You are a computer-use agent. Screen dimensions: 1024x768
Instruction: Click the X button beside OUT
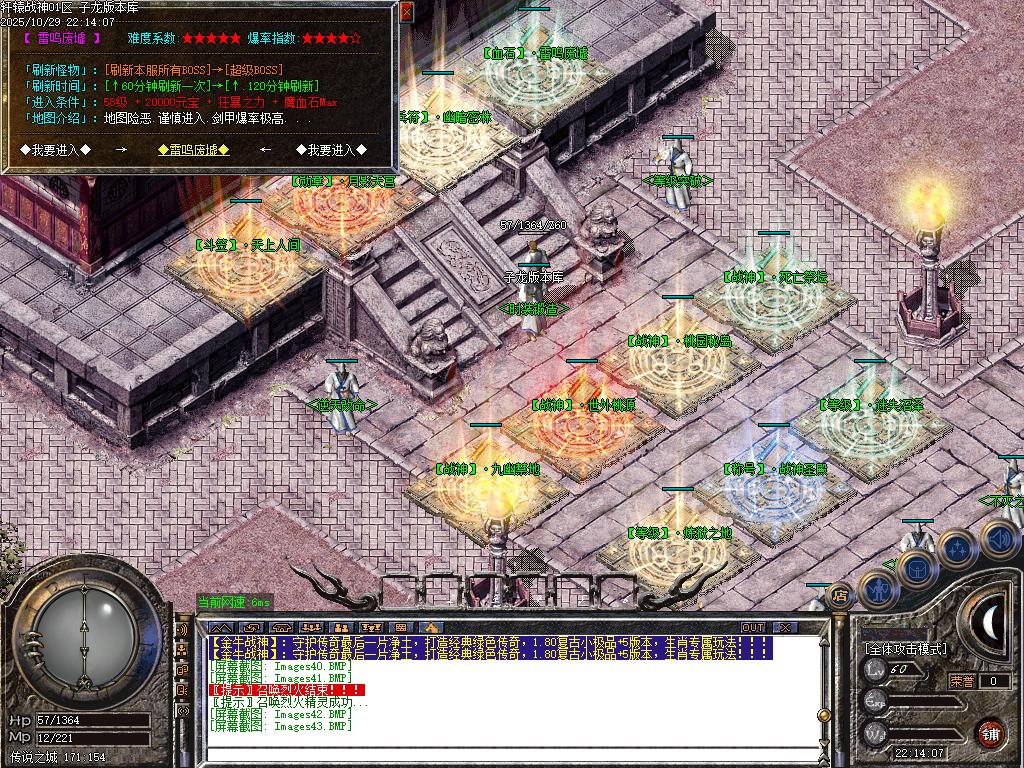785,627
